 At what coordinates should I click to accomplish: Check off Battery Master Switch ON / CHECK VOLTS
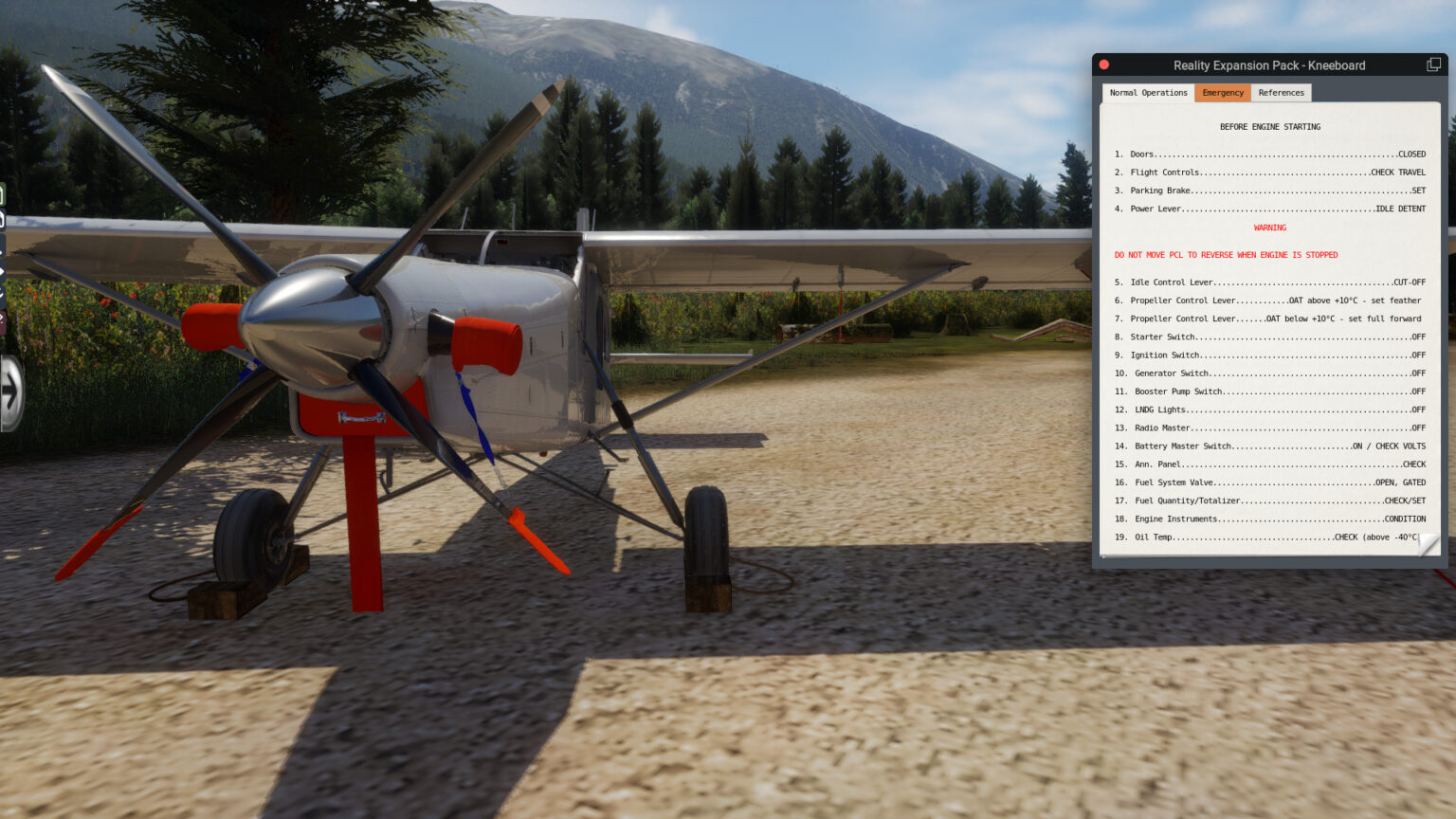pyautogui.click(x=1270, y=446)
